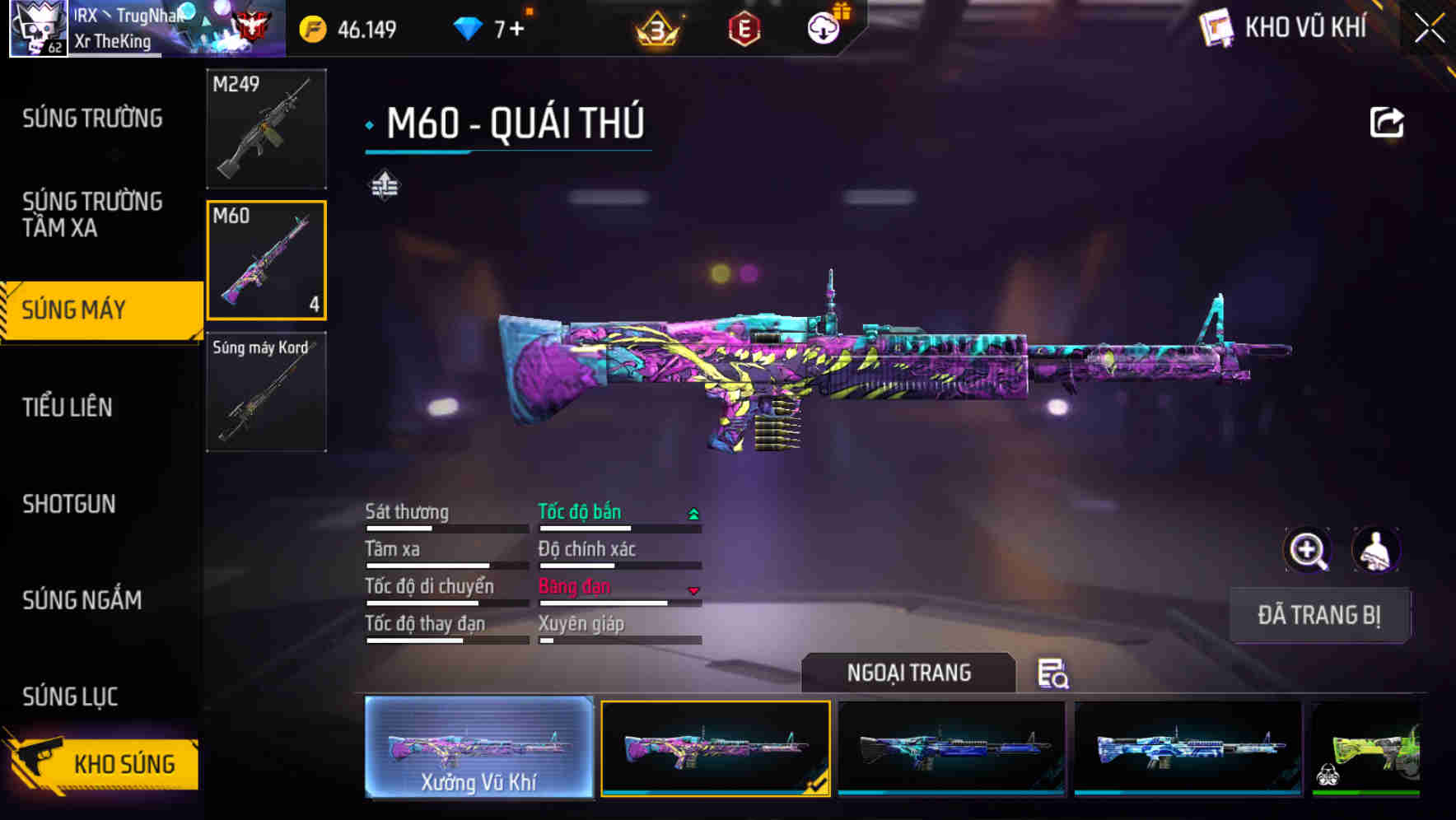
Task: Close the weapon armory screen
Action: click(x=1429, y=29)
